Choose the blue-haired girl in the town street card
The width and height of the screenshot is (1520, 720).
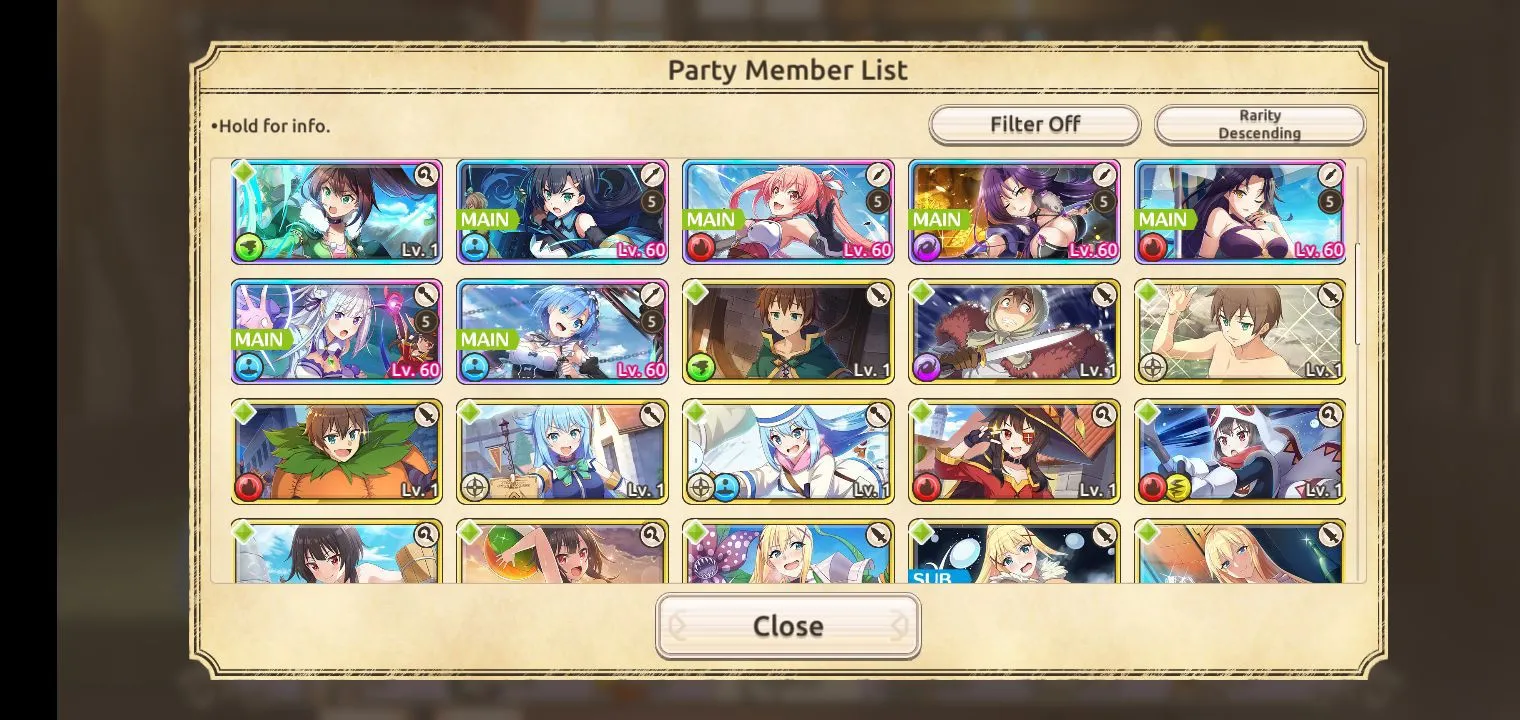click(x=562, y=451)
